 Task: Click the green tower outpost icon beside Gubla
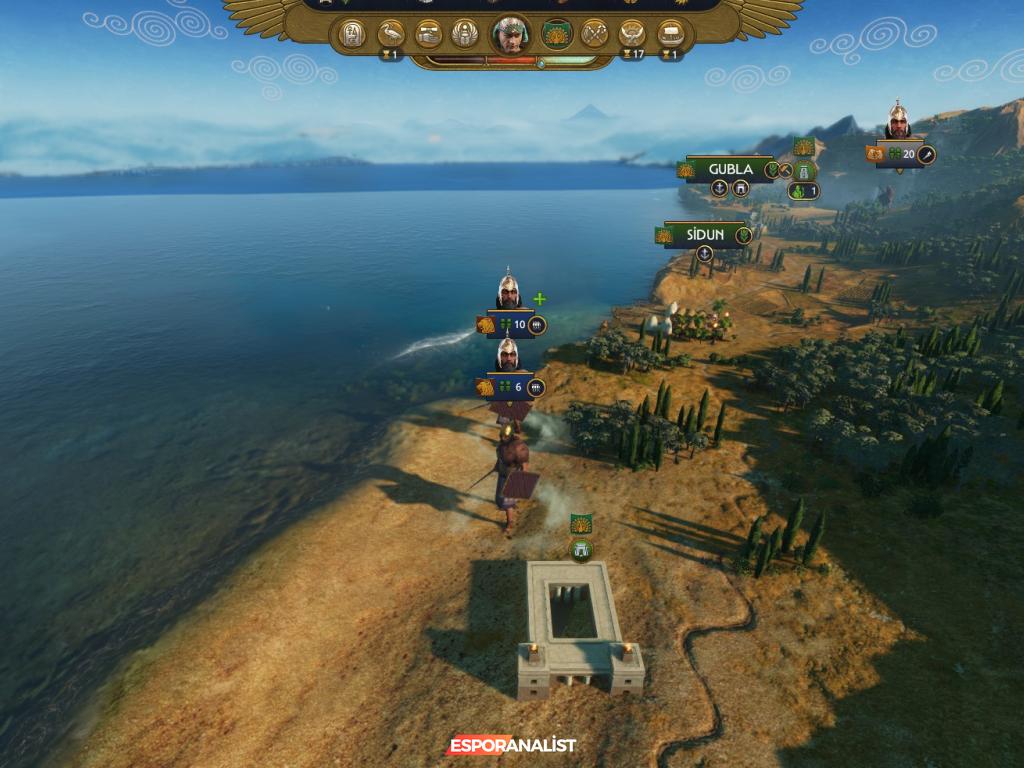pyautogui.click(x=805, y=169)
